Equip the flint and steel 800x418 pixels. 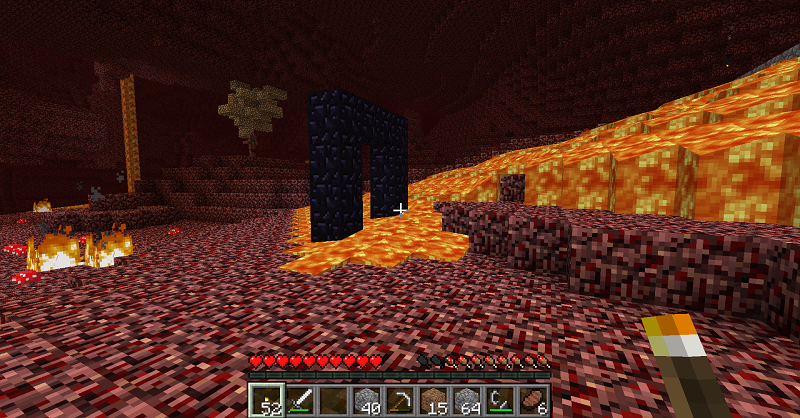[500, 400]
